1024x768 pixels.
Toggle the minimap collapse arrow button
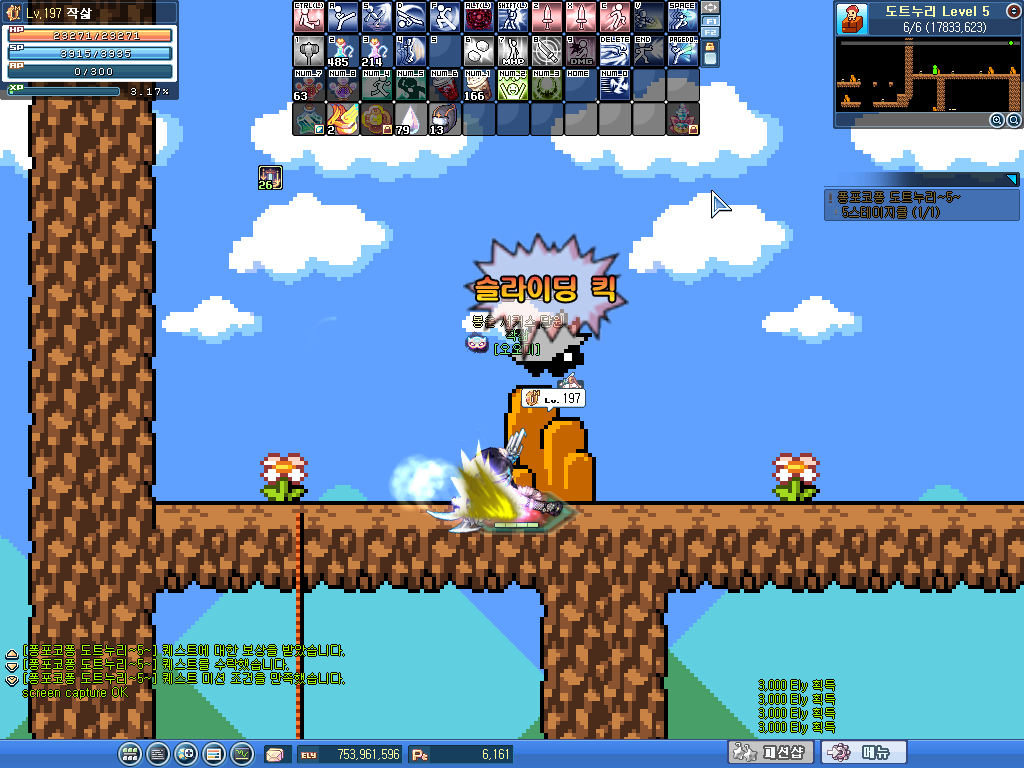pos(1013,11)
